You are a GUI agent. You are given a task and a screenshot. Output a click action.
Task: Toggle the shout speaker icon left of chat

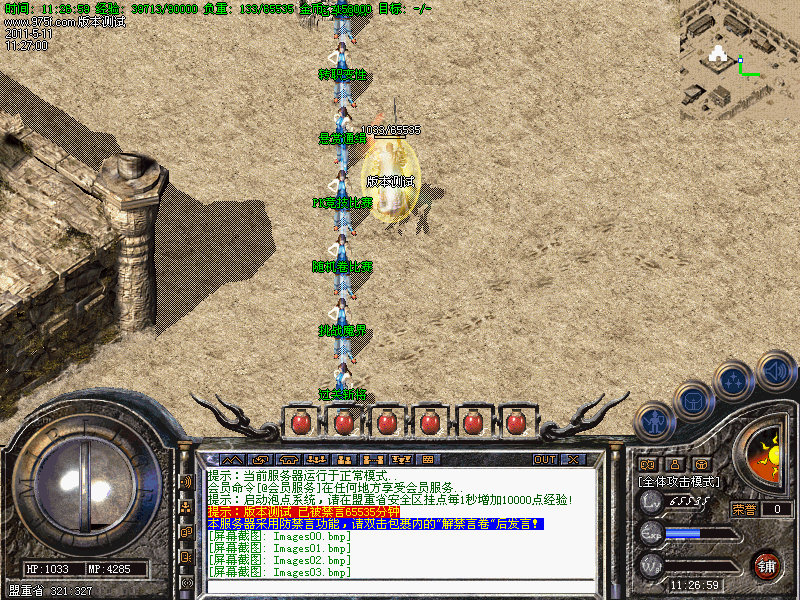point(186,481)
